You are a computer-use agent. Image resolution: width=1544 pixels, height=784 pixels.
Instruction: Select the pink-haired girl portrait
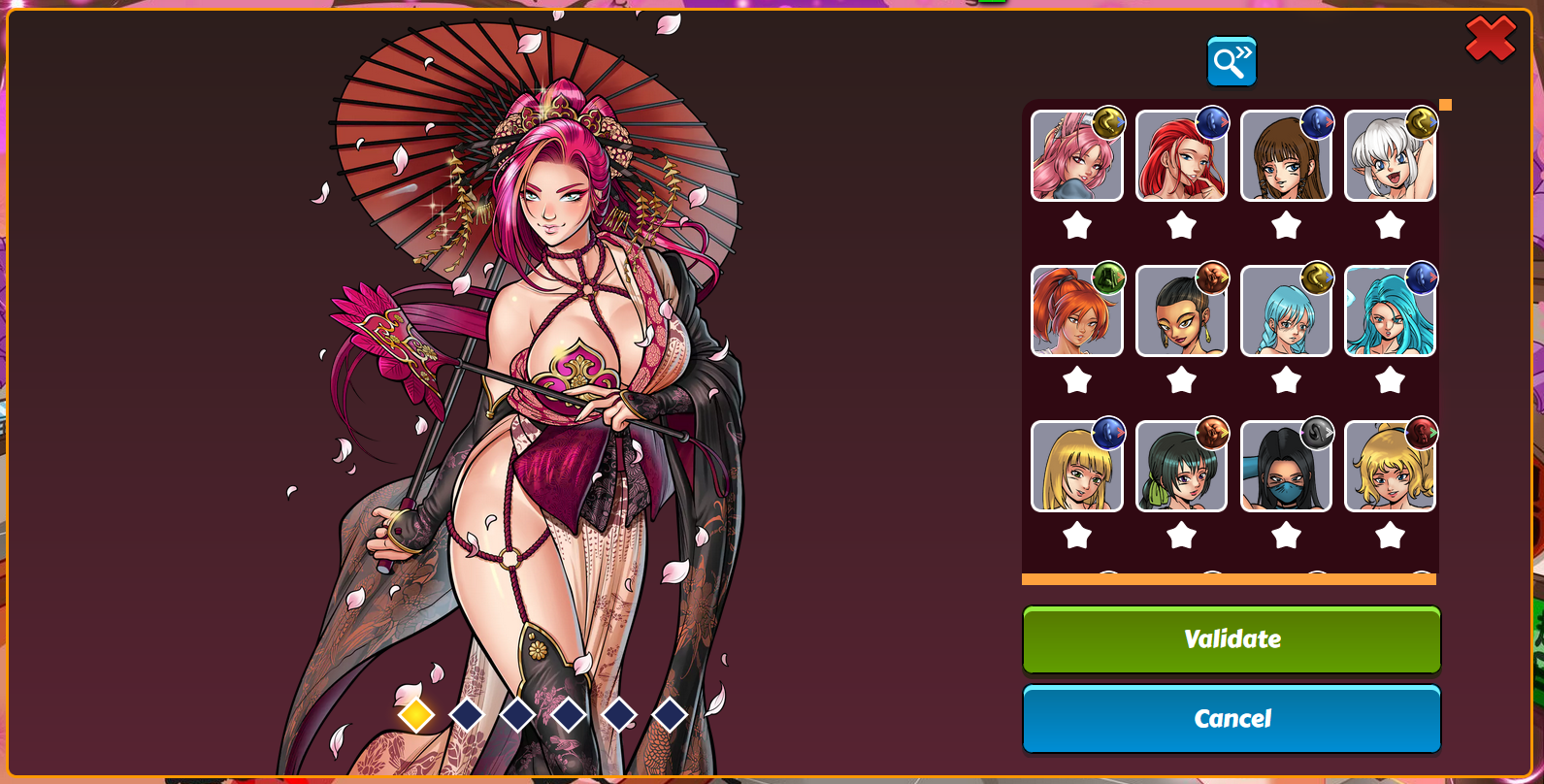(x=1076, y=157)
